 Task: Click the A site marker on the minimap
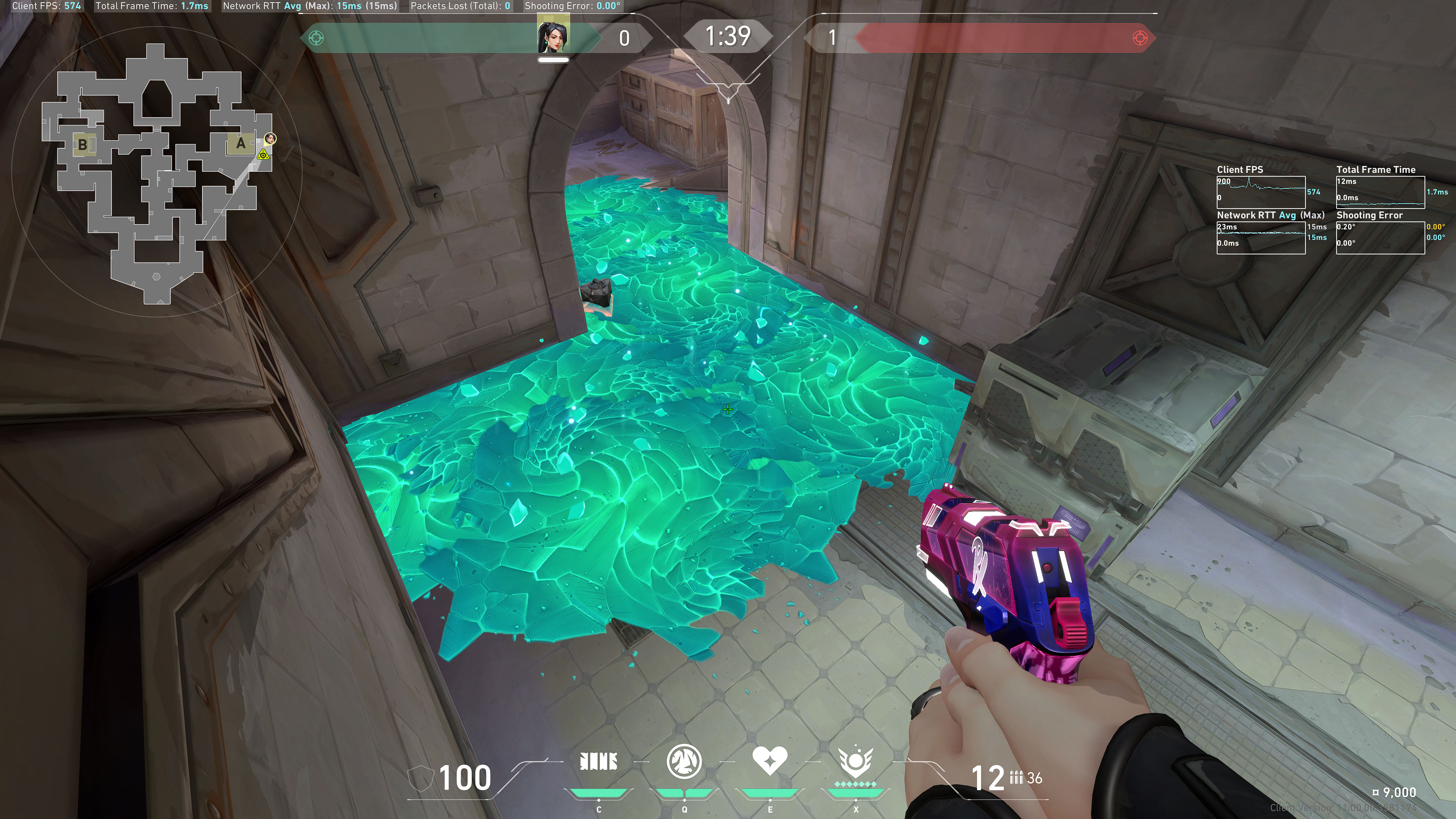tap(241, 144)
